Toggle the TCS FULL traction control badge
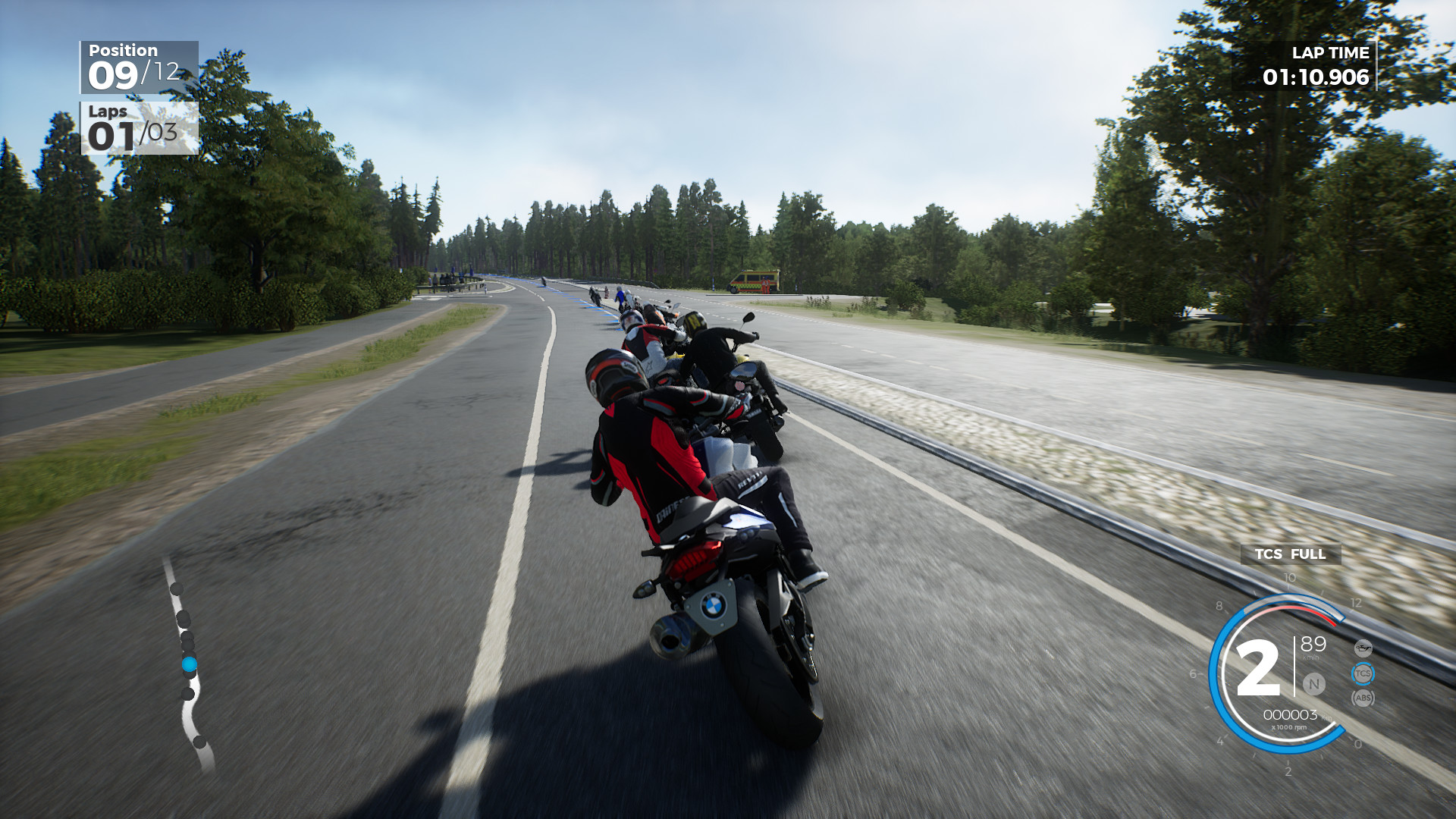Screen dimensions: 1456x819 (x=1290, y=554)
